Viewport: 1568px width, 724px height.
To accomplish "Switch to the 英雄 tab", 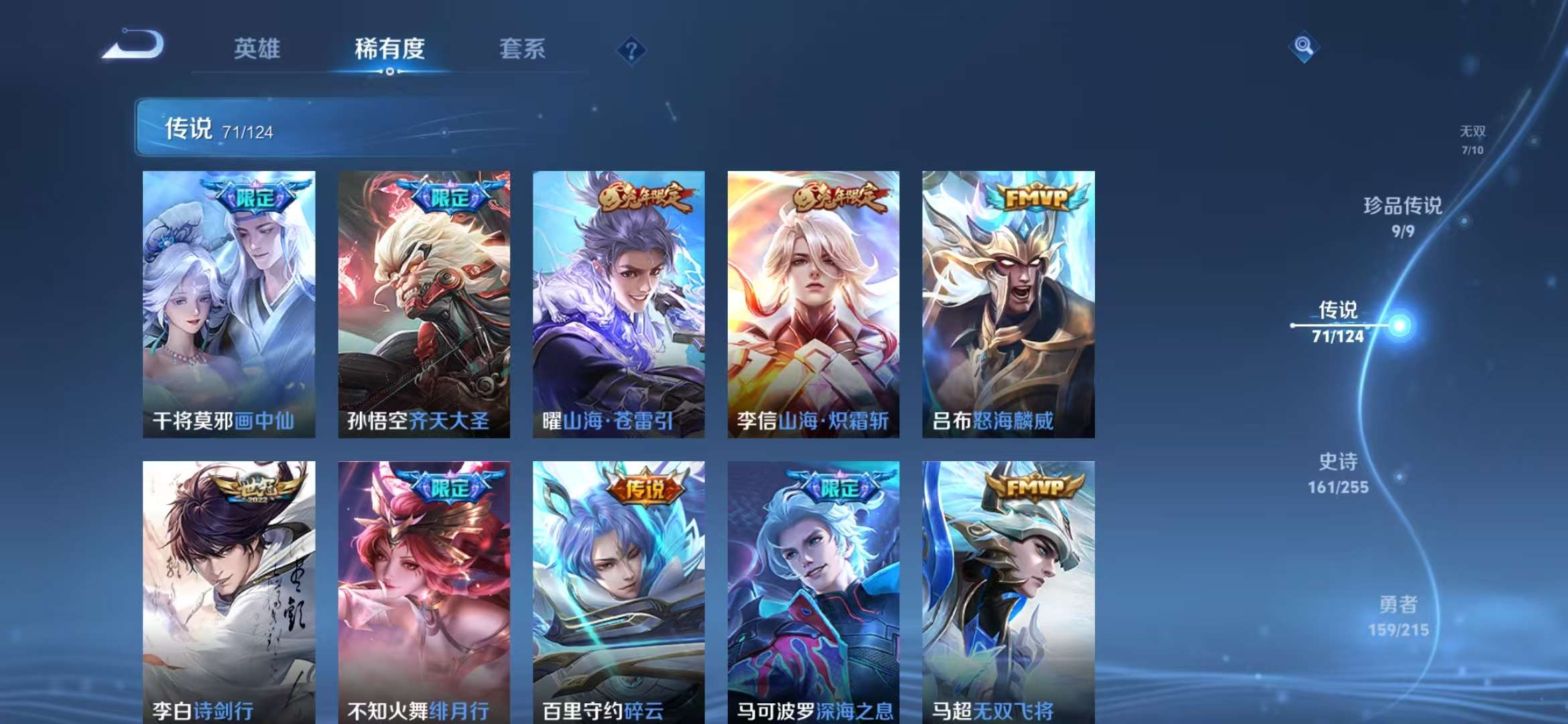I will (257, 49).
